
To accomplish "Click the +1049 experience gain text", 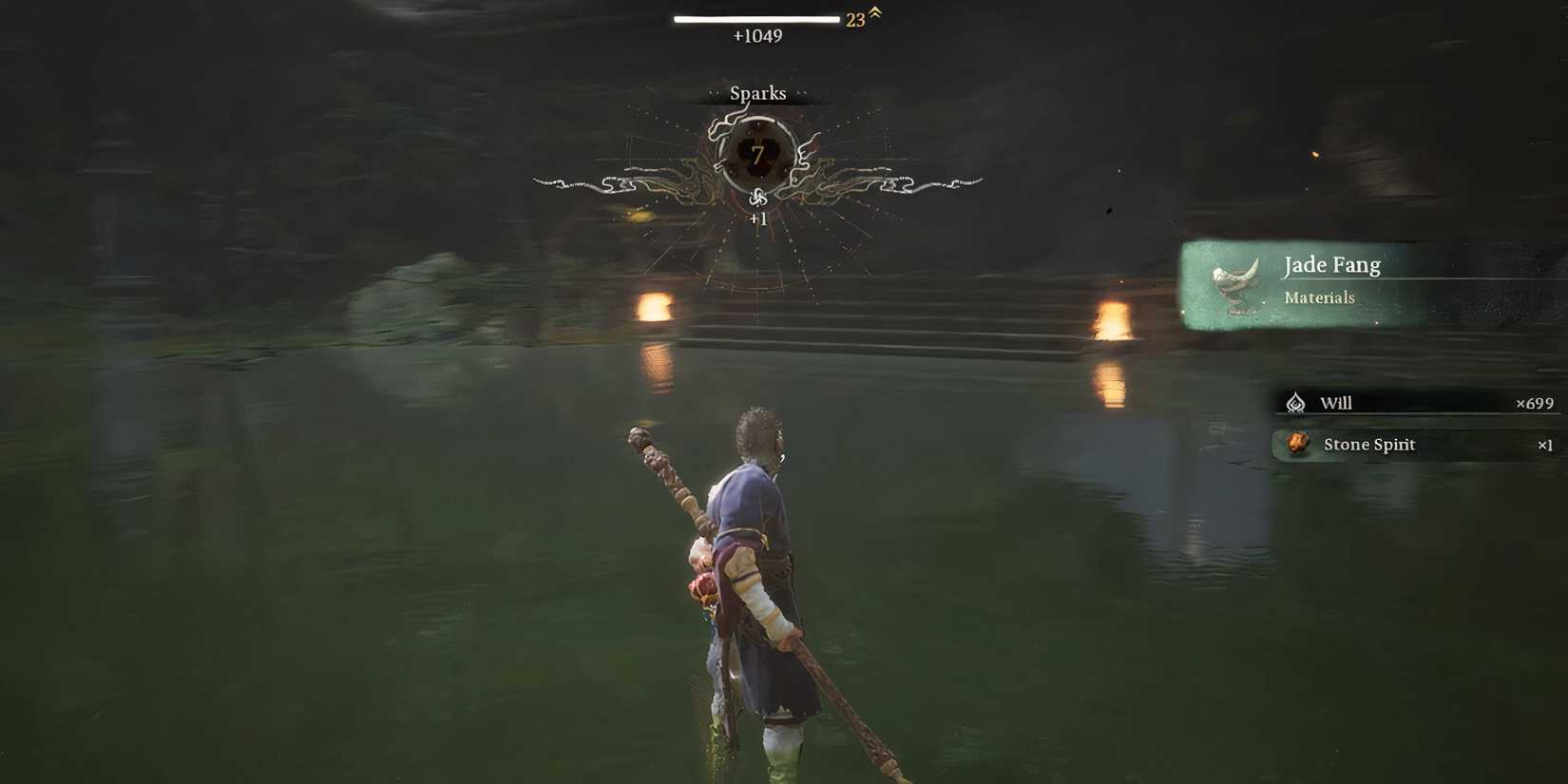I will pos(756,36).
